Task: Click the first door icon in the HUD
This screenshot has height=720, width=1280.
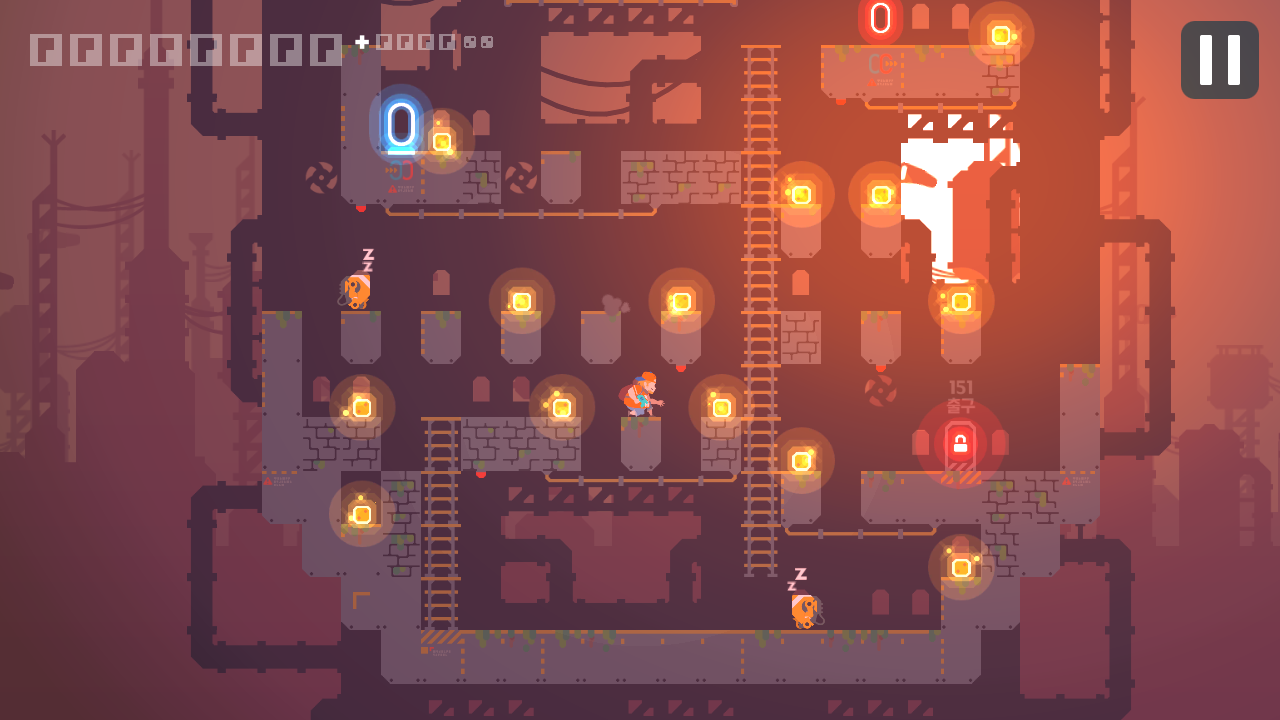Action: tap(44, 44)
